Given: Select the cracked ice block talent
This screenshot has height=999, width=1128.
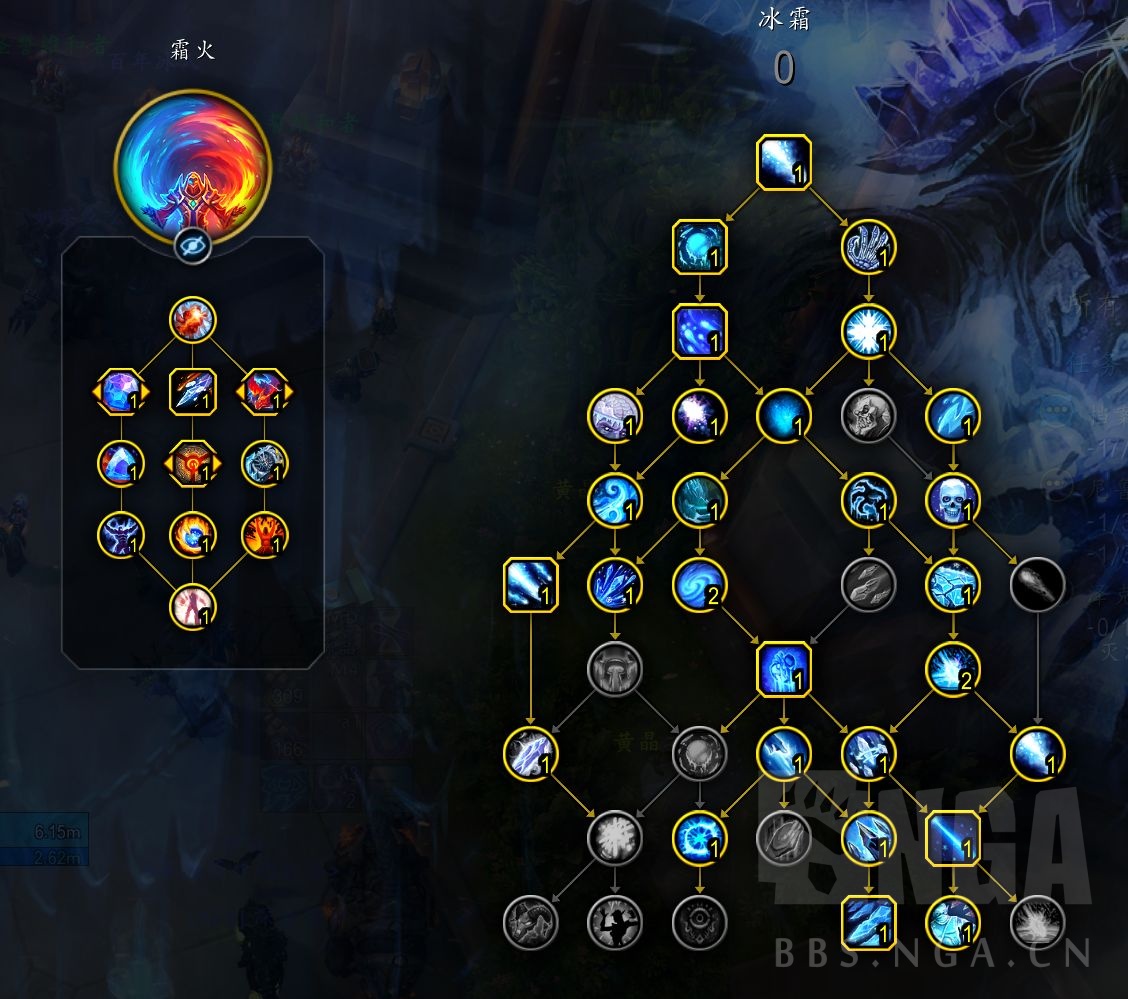Looking at the screenshot, I should pyautogui.click(x=953, y=585).
